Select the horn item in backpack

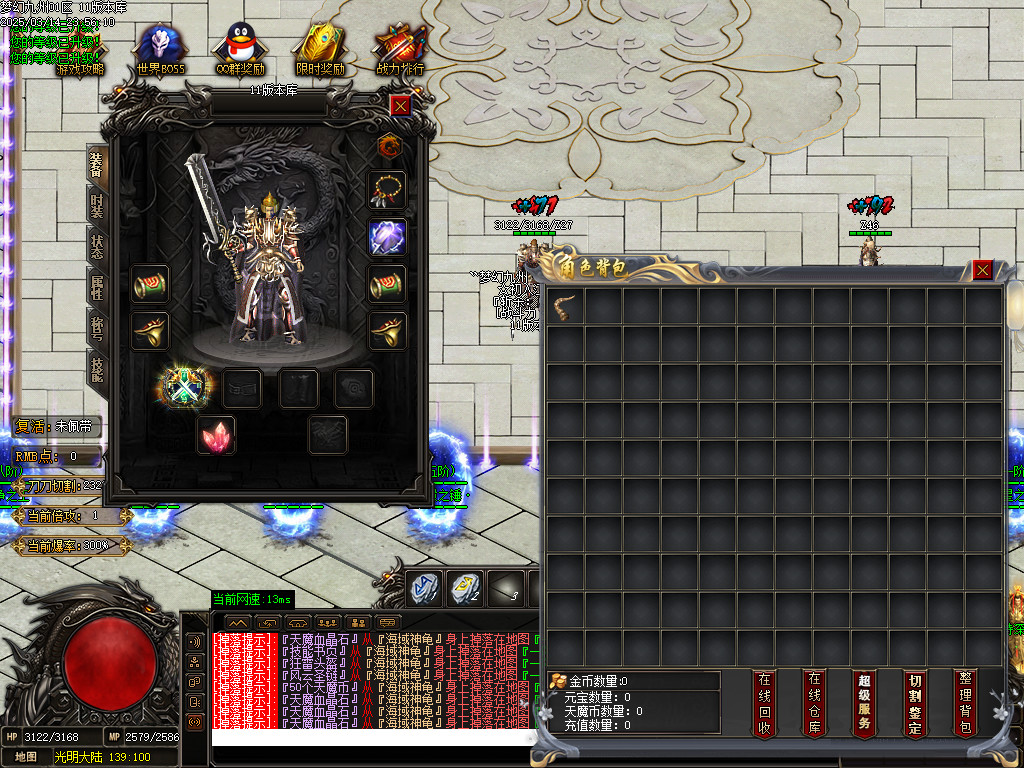coord(566,308)
